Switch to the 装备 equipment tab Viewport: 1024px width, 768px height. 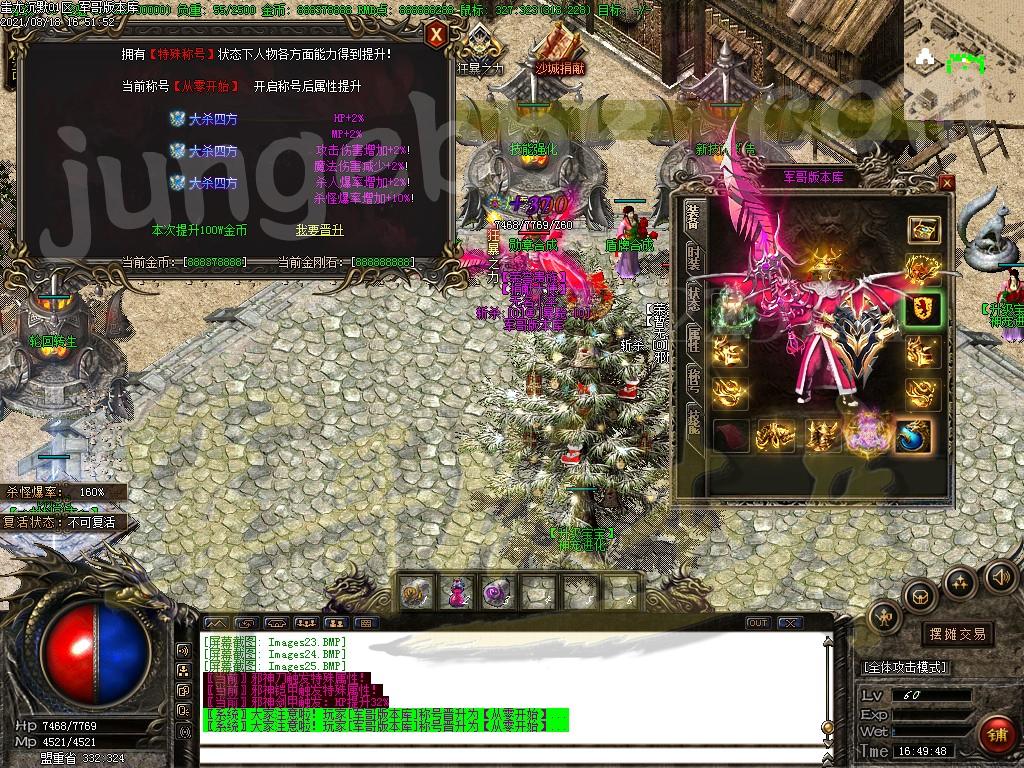[x=693, y=217]
